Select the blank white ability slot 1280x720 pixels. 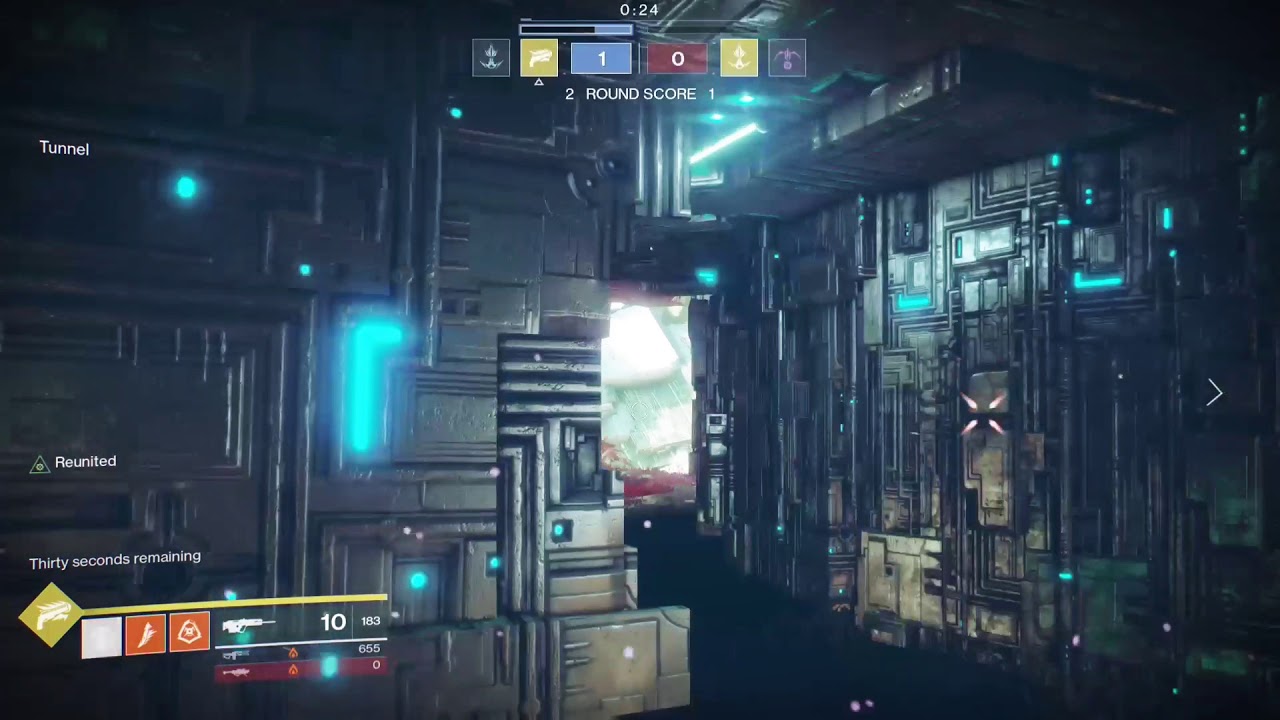[101, 637]
